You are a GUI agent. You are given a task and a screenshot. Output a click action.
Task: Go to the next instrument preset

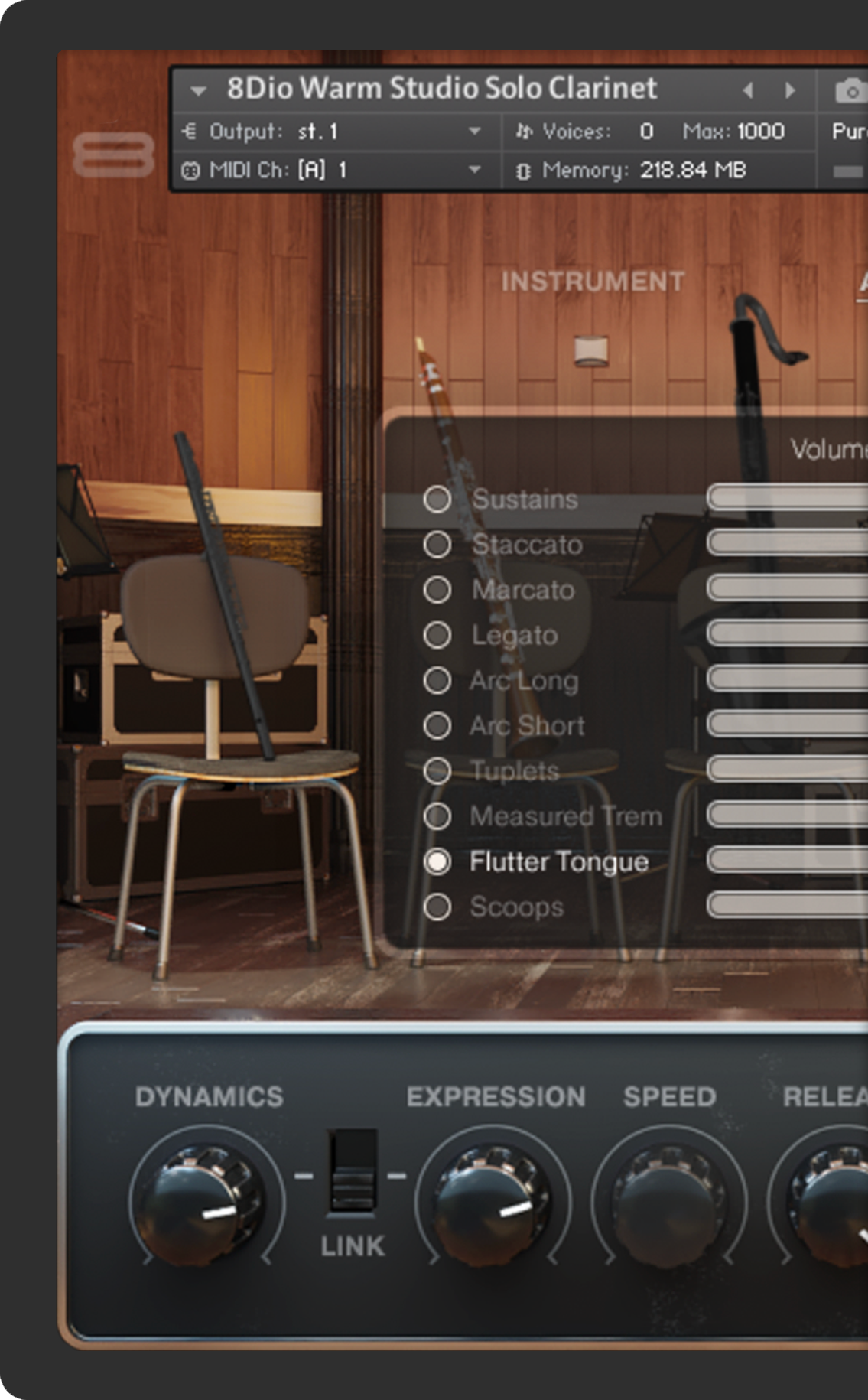click(790, 90)
